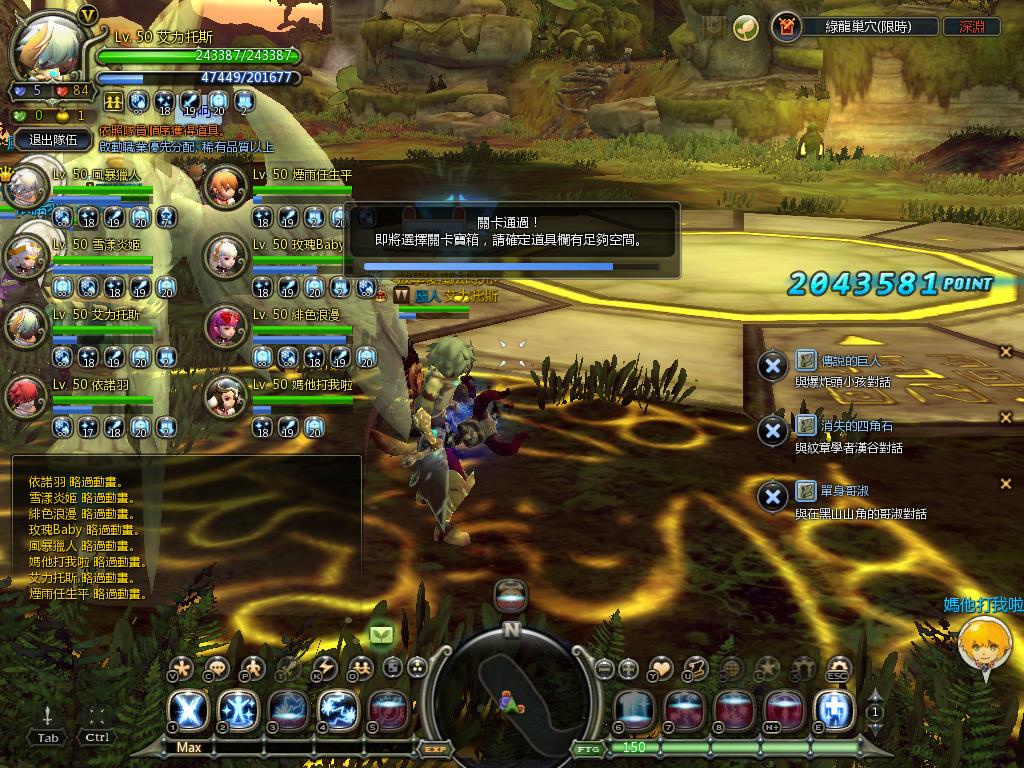1024x768 pixels.
Task: Click the green leaf icon beside dungeon name
Action: 744,27
